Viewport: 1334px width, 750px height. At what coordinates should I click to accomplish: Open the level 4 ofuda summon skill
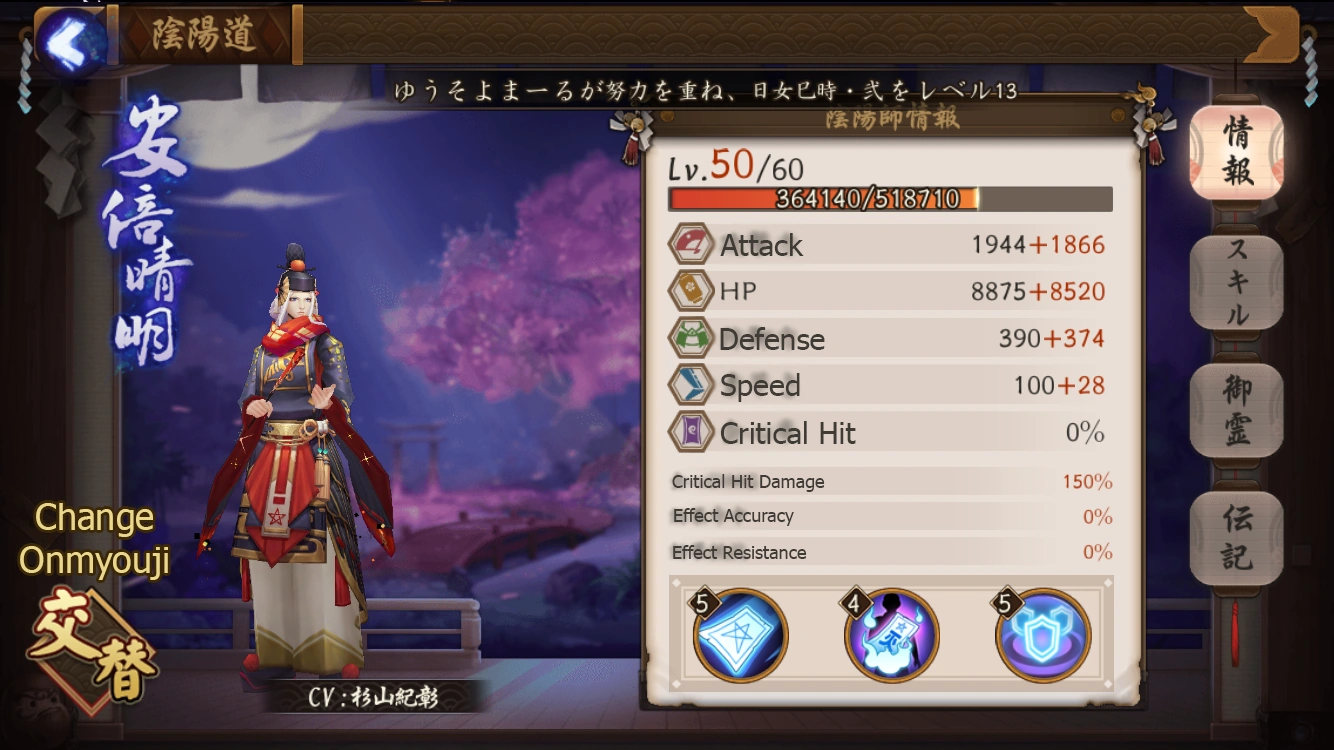click(891, 634)
